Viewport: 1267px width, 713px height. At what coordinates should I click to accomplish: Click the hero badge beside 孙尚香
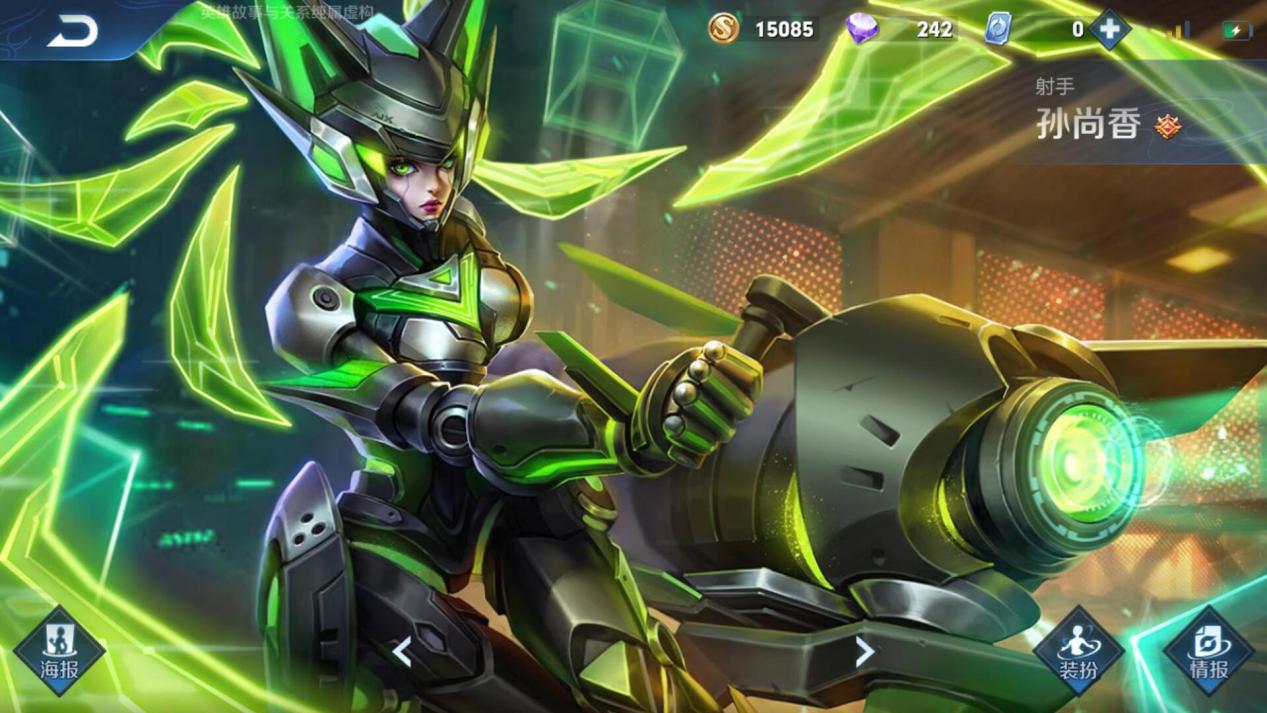tap(1167, 126)
